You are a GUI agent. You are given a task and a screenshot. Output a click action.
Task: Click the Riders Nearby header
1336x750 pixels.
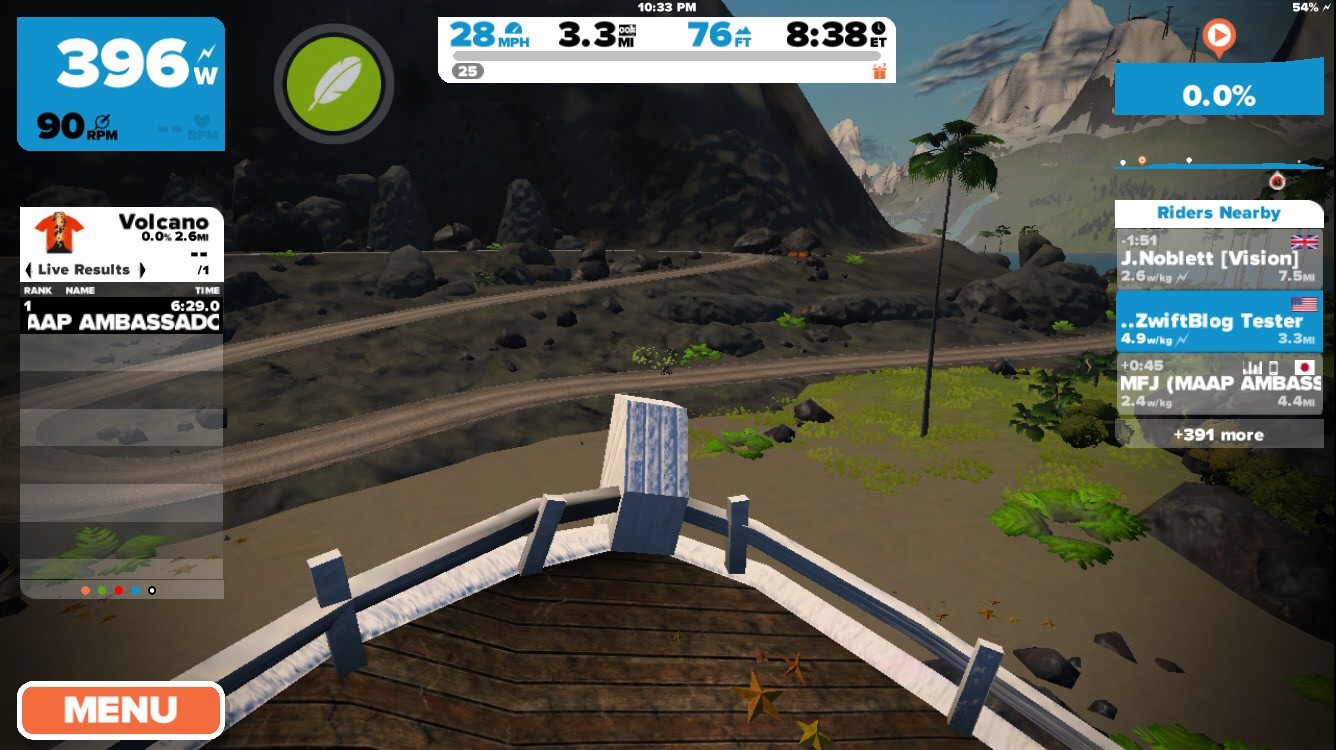click(1218, 213)
